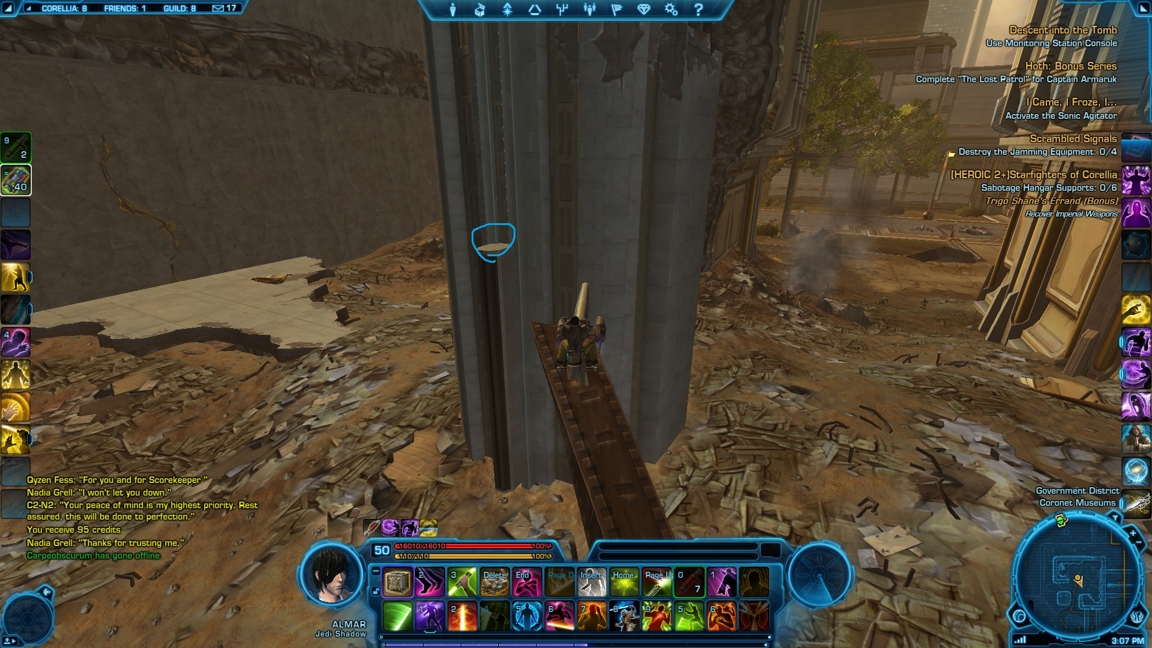Select the Starfighters of Corellia heroic quest
Viewport: 1152px width, 648px height.
click(1034, 174)
